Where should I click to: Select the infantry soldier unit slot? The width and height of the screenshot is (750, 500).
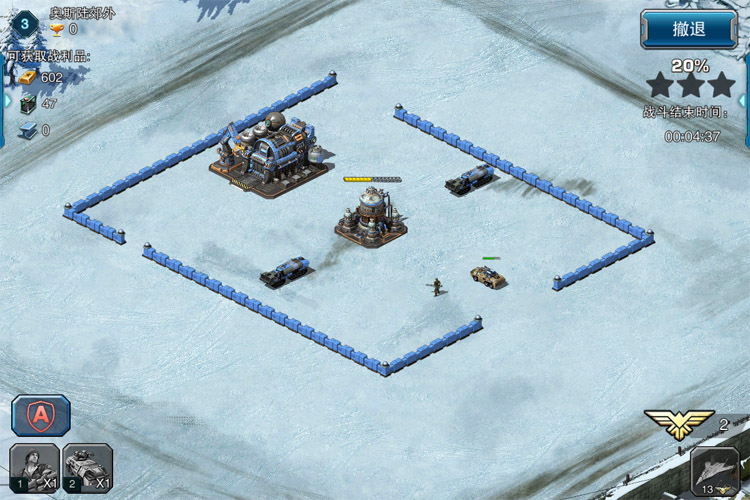pos(33,468)
